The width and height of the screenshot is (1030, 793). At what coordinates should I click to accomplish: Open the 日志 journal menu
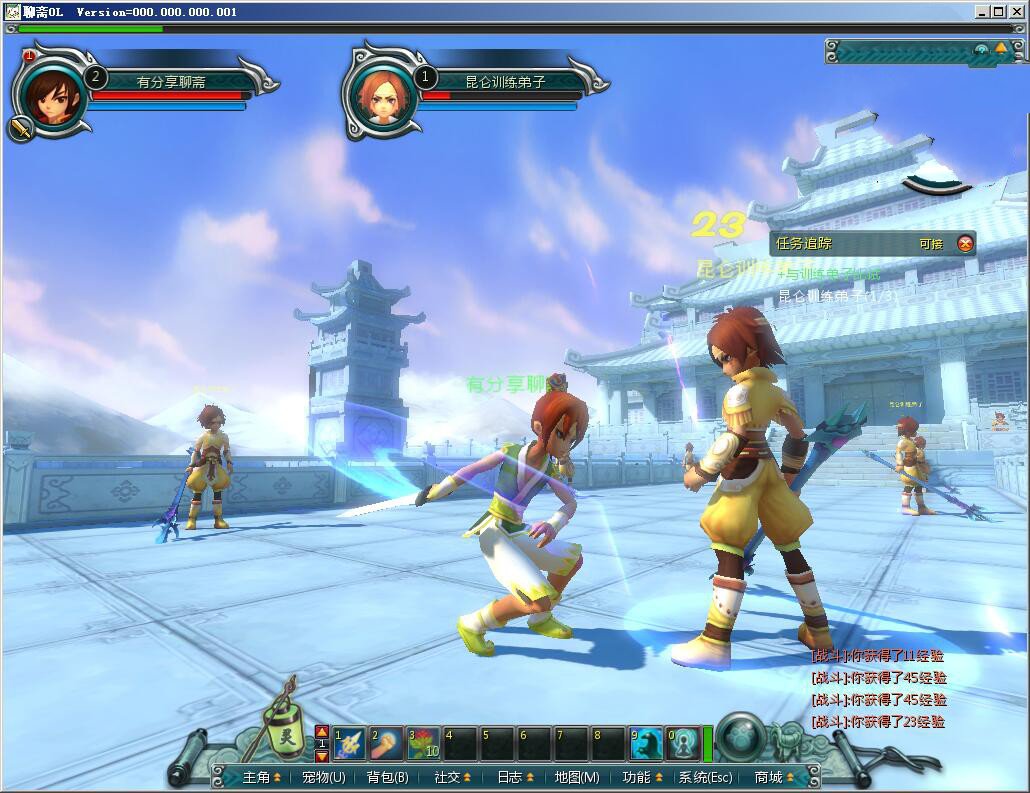(x=515, y=777)
